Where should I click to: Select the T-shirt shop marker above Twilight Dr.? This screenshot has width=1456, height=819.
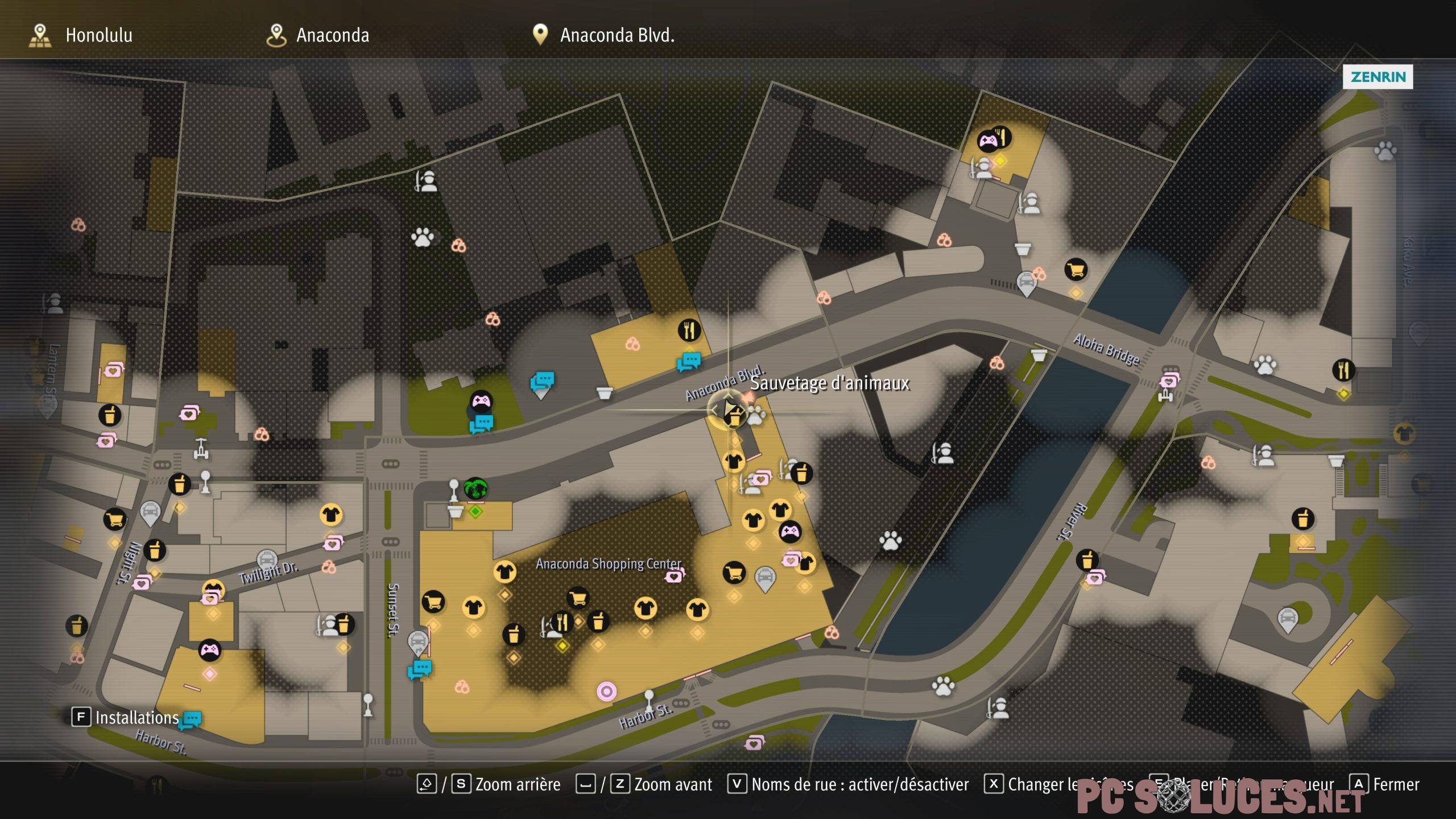pos(330,515)
